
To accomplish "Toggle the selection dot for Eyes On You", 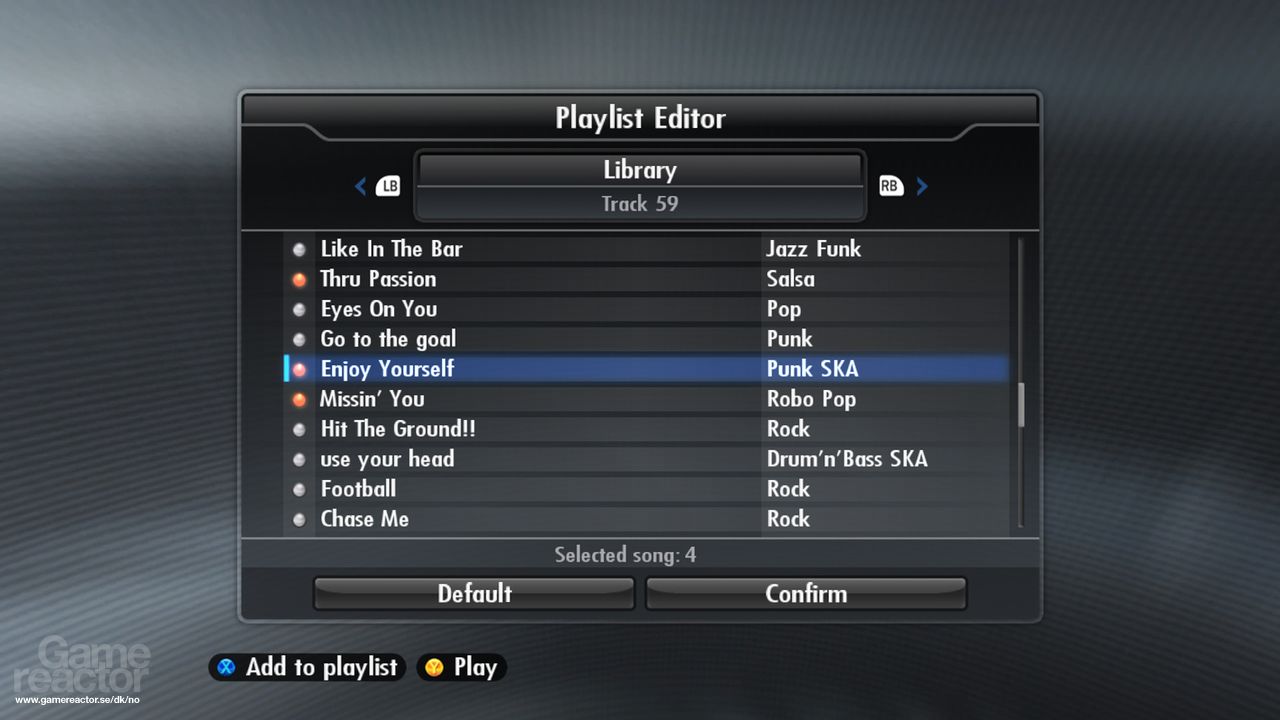I will coord(298,309).
